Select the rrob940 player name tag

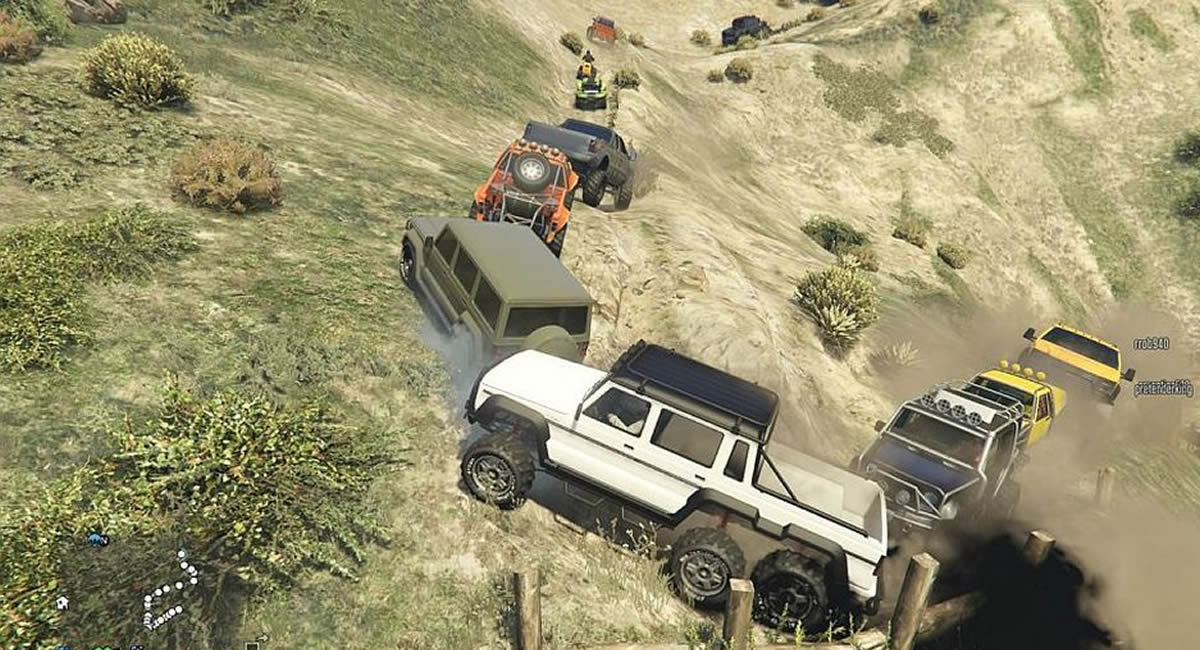(1151, 344)
